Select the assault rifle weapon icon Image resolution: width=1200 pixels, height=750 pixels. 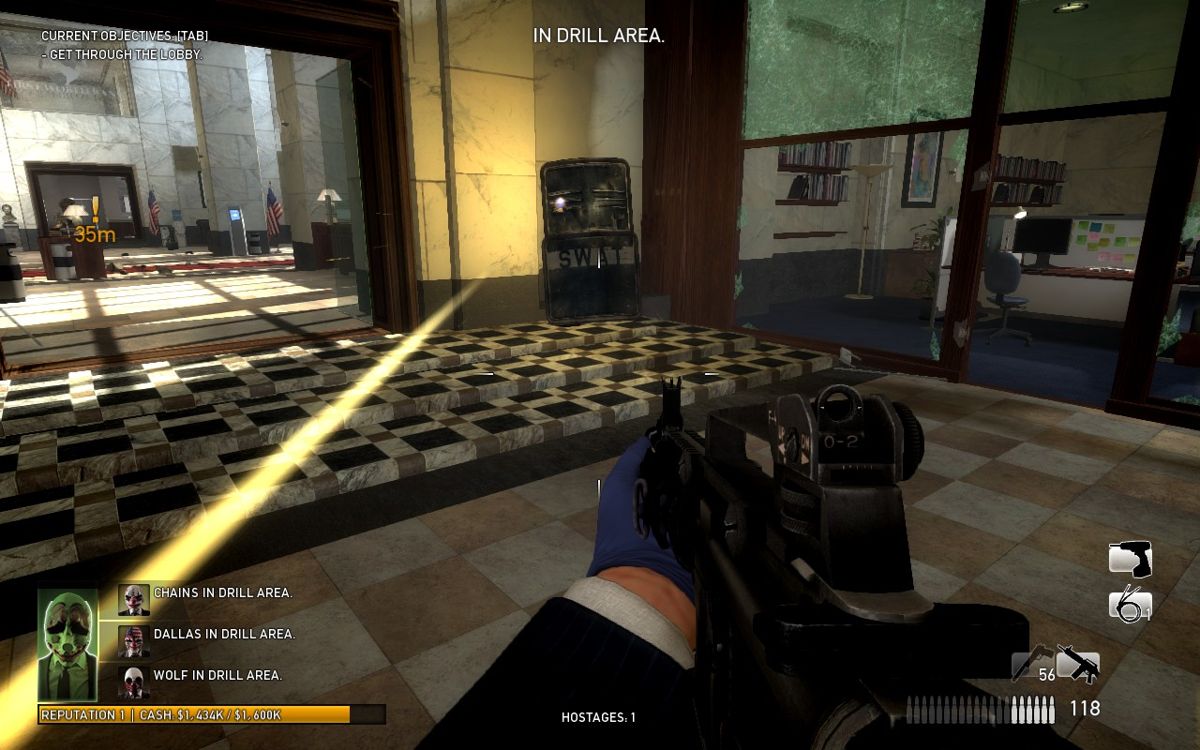coord(1077,665)
